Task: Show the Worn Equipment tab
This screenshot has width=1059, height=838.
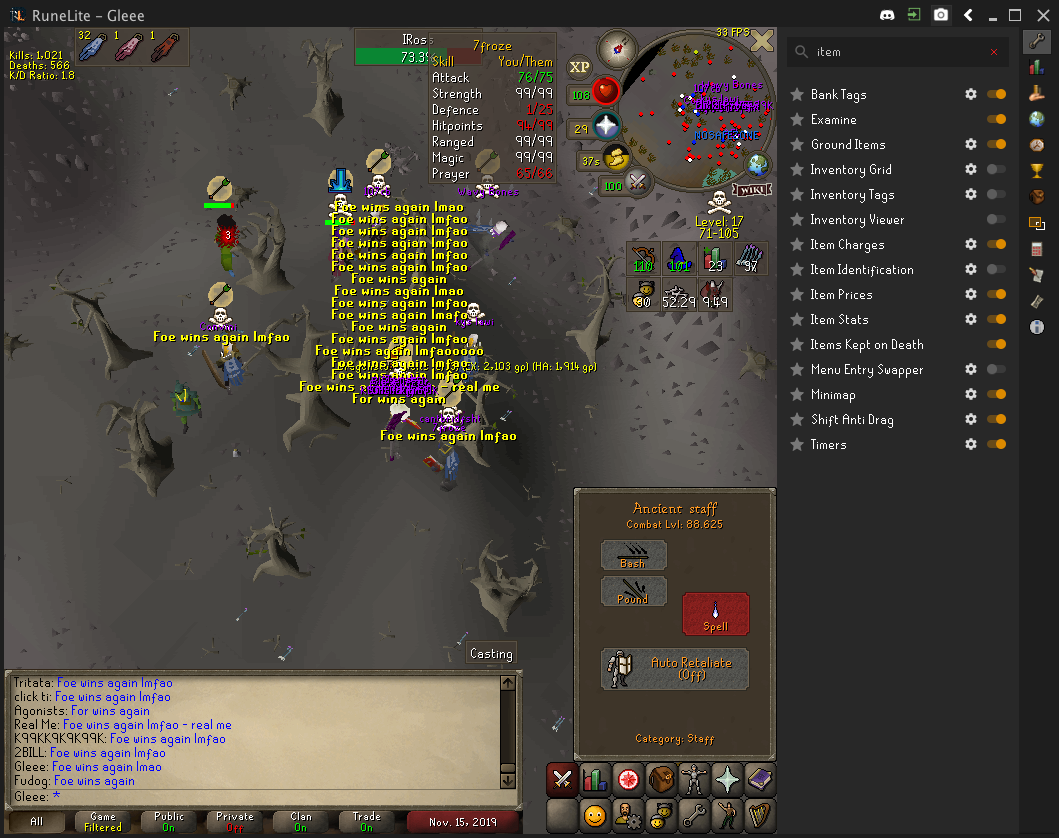Action: [694, 780]
